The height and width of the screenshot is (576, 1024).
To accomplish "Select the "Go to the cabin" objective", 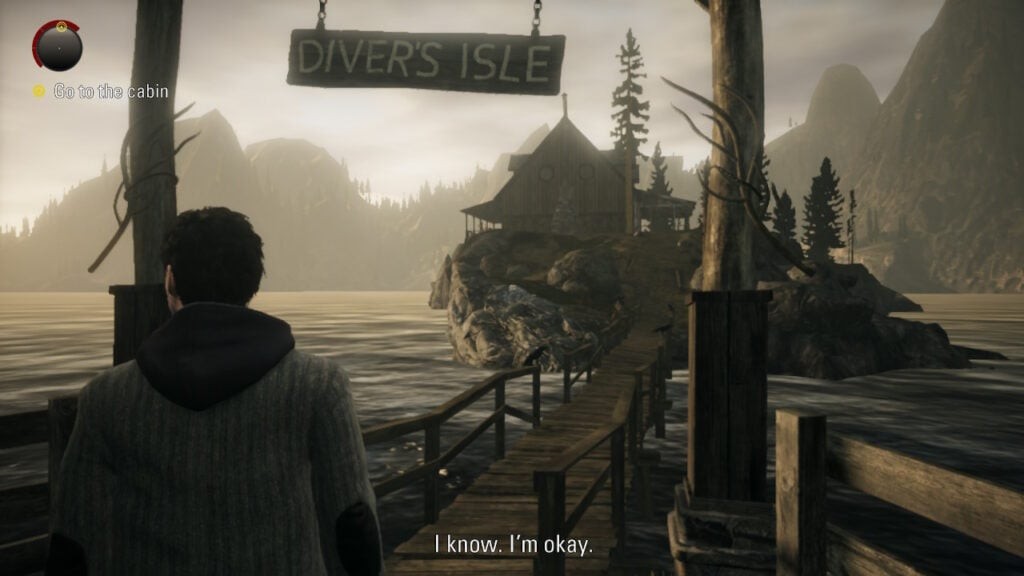I will click(x=110, y=92).
